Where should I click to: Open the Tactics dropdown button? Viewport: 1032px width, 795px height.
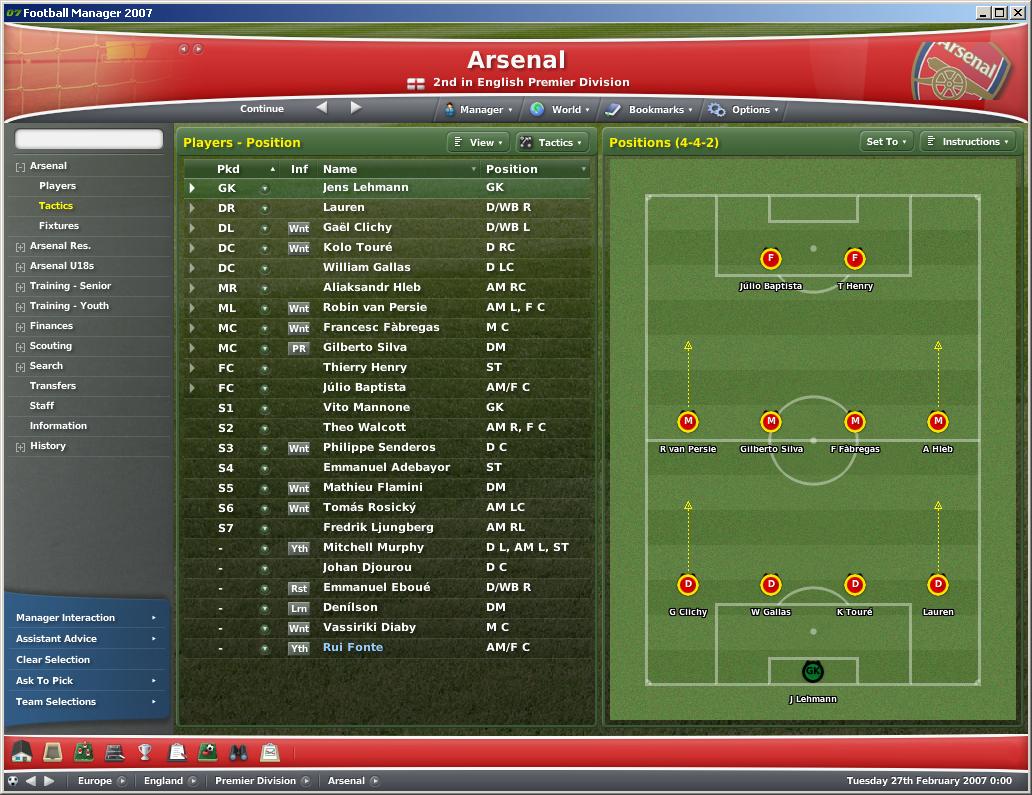click(552, 143)
